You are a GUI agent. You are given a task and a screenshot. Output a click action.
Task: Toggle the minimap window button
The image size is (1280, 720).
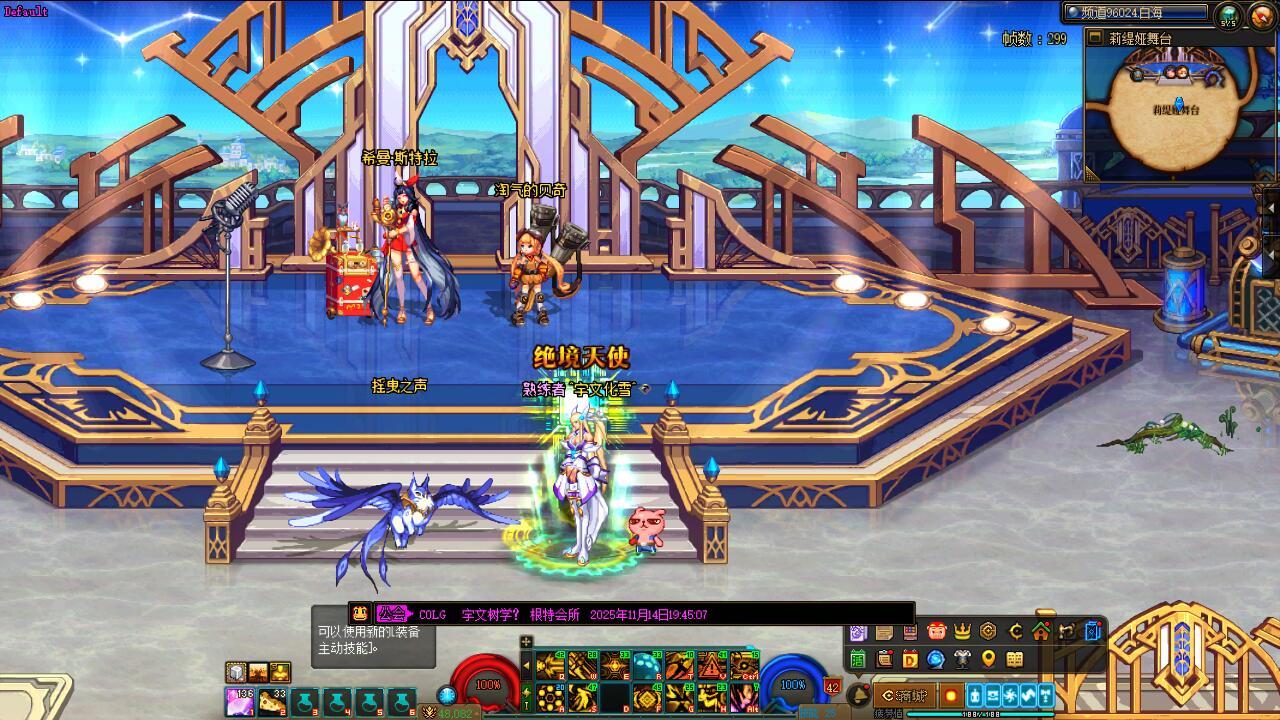1094,38
